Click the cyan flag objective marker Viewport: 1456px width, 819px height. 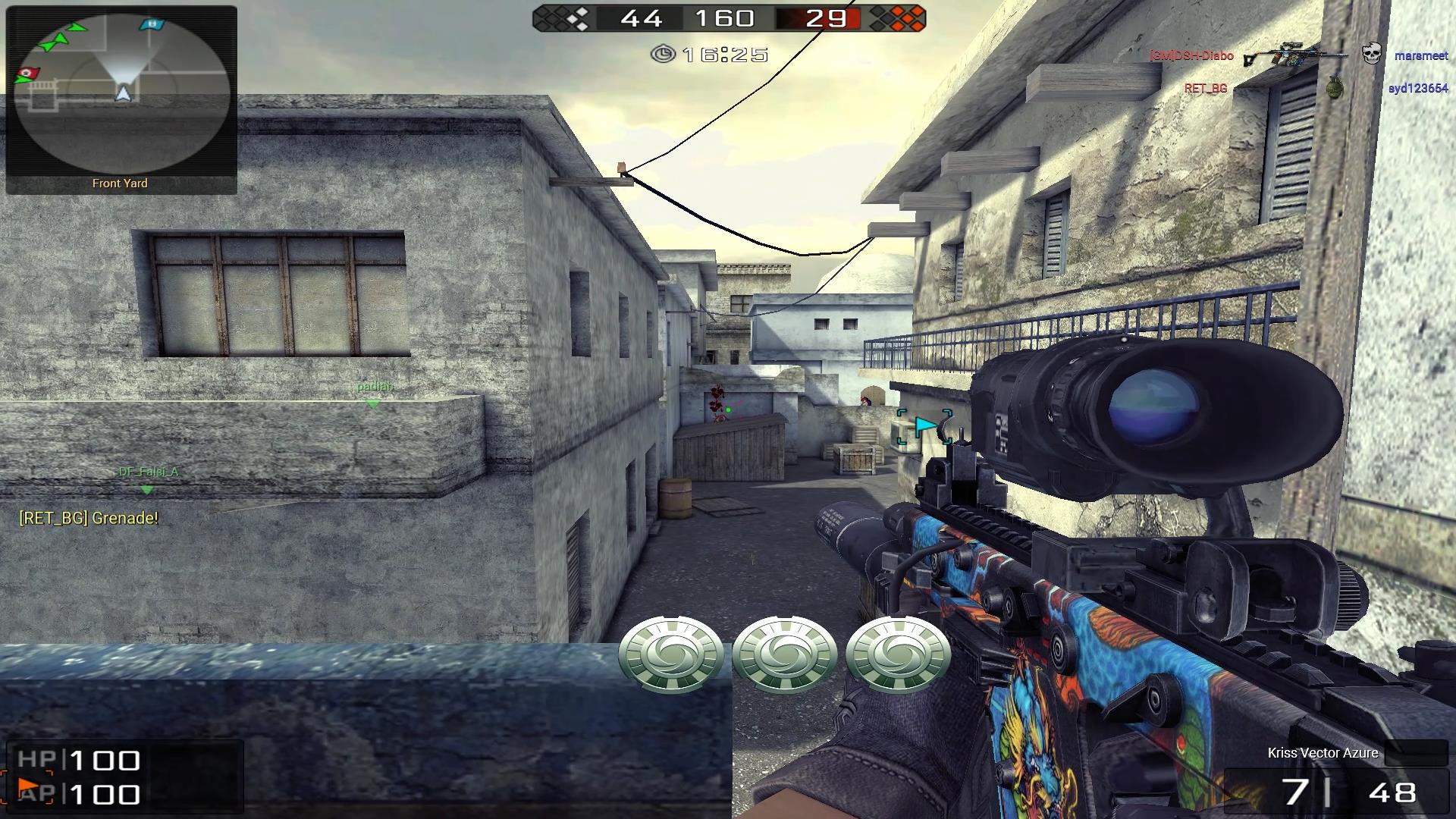tap(924, 427)
